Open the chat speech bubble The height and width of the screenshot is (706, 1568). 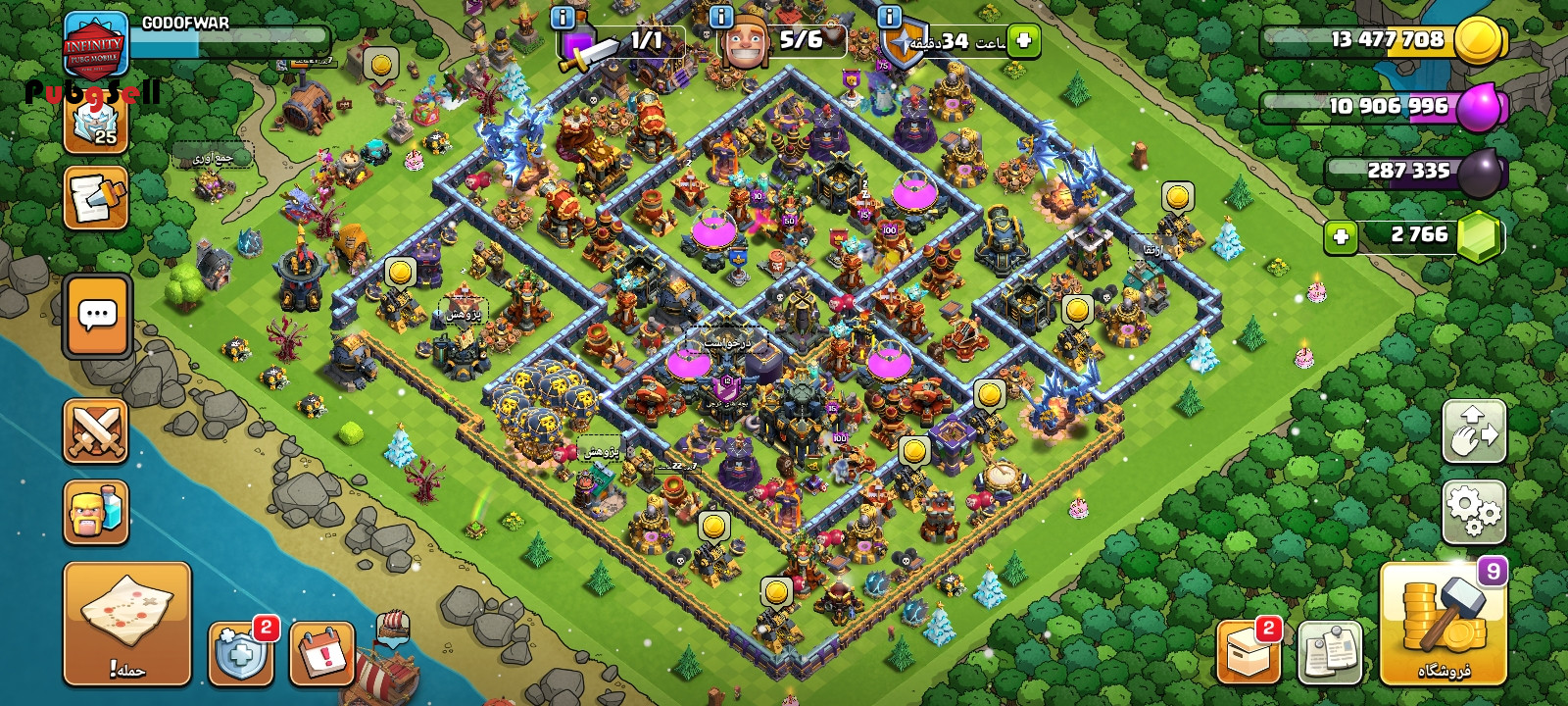(97, 316)
